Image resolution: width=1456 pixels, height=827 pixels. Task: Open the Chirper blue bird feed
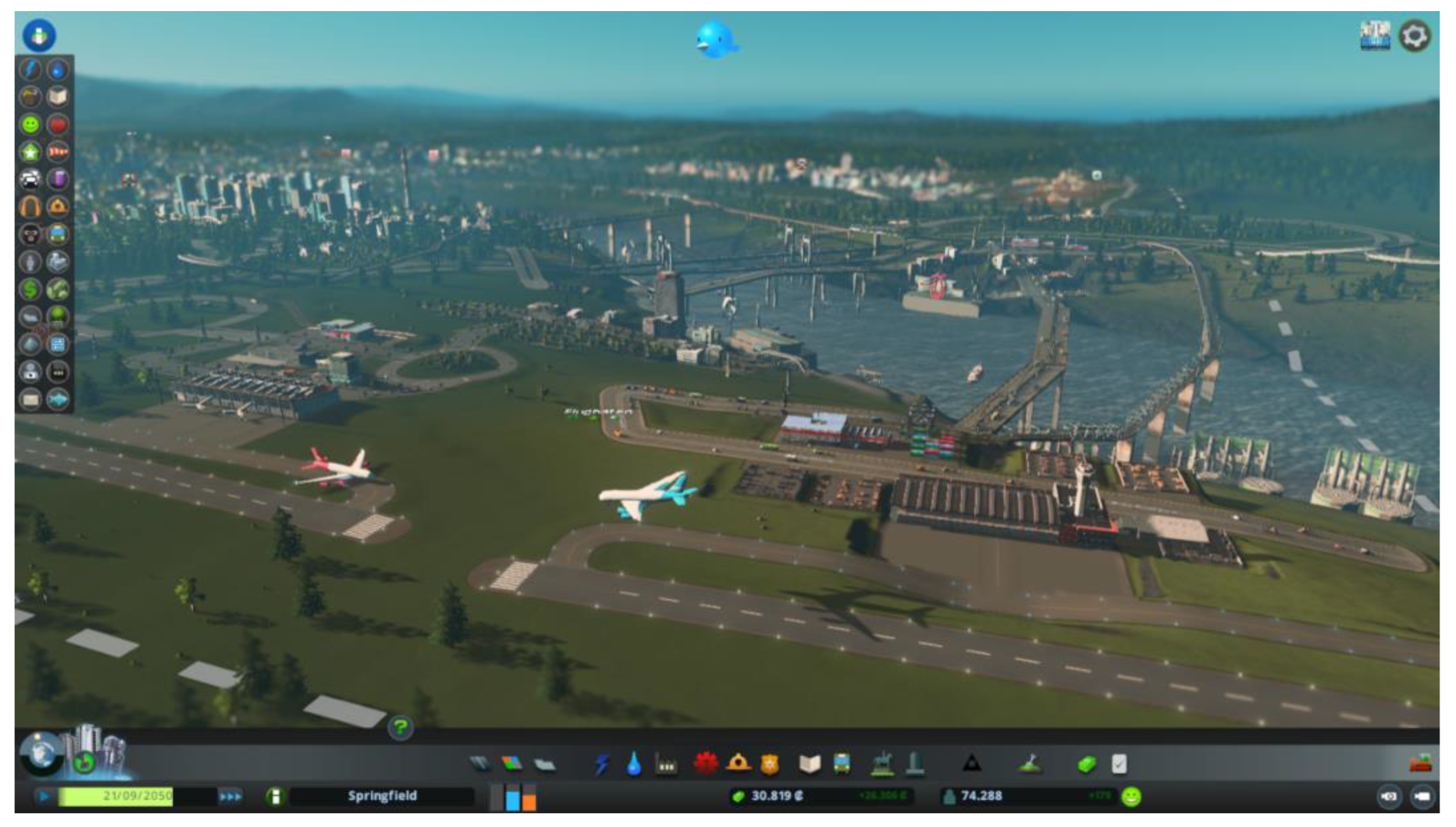pyautogui.click(x=716, y=39)
